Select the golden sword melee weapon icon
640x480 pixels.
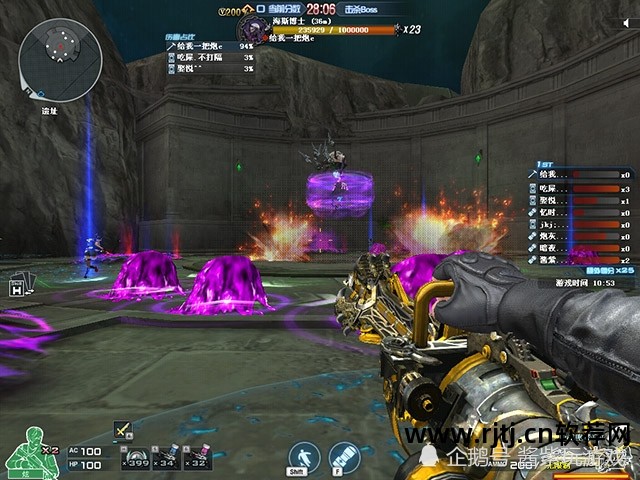pyautogui.click(x=122, y=429)
